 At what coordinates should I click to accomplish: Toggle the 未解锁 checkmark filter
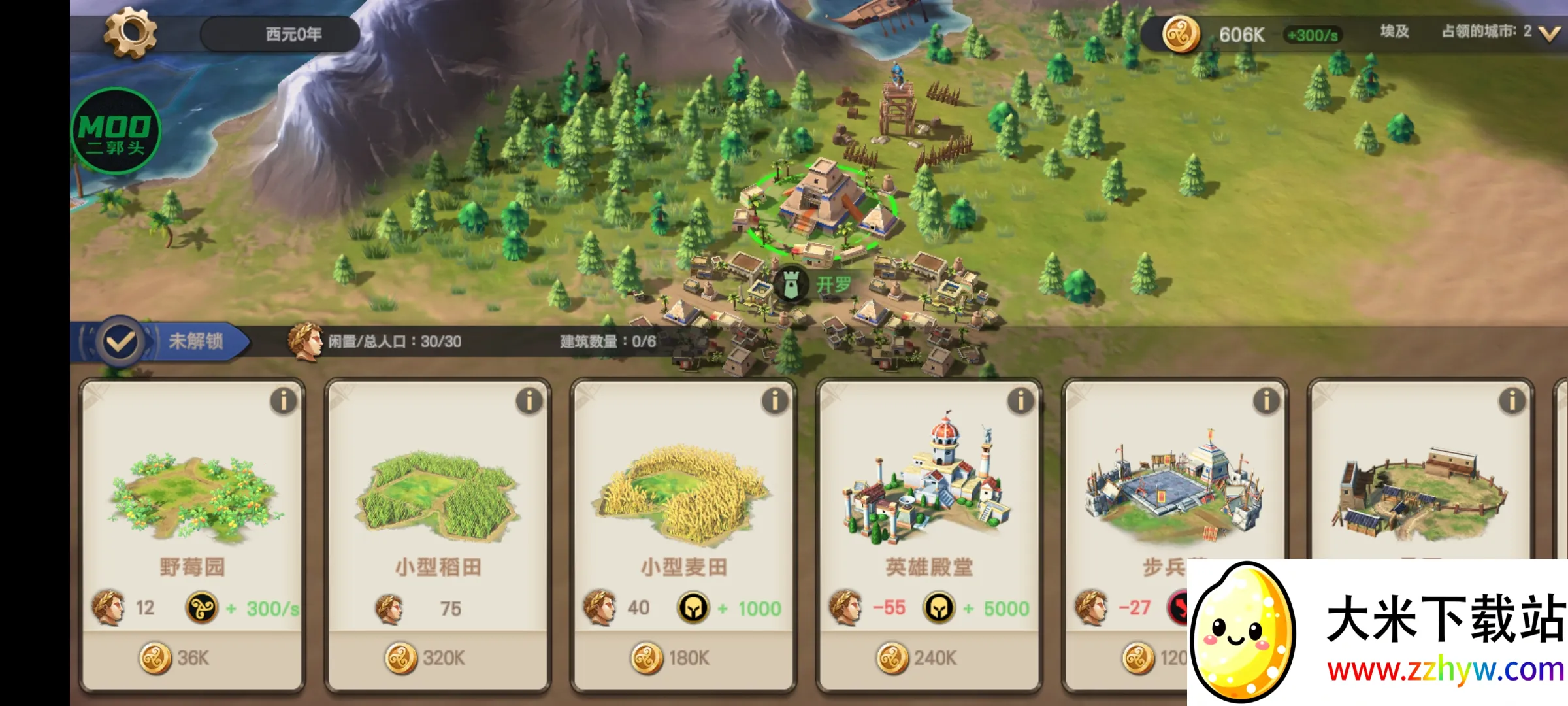click(121, 341)
